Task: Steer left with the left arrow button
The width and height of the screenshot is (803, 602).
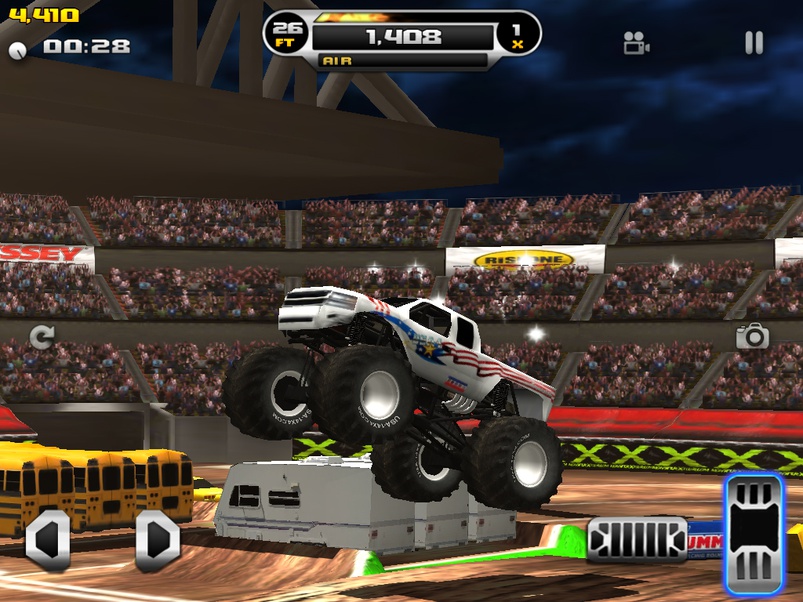Action: [x=47, y=541]
